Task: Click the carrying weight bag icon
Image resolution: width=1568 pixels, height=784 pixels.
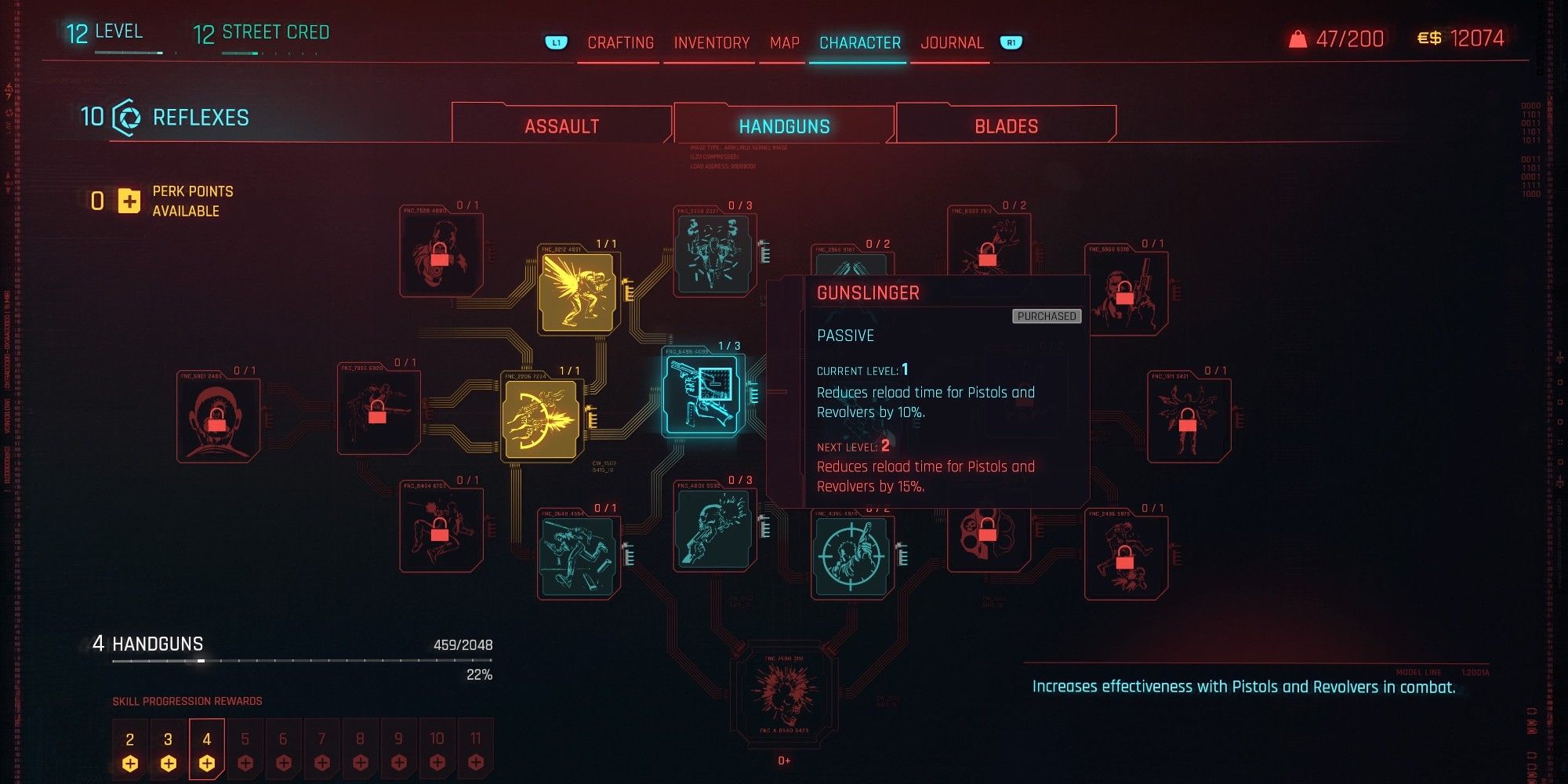Action: (1300, 39)
